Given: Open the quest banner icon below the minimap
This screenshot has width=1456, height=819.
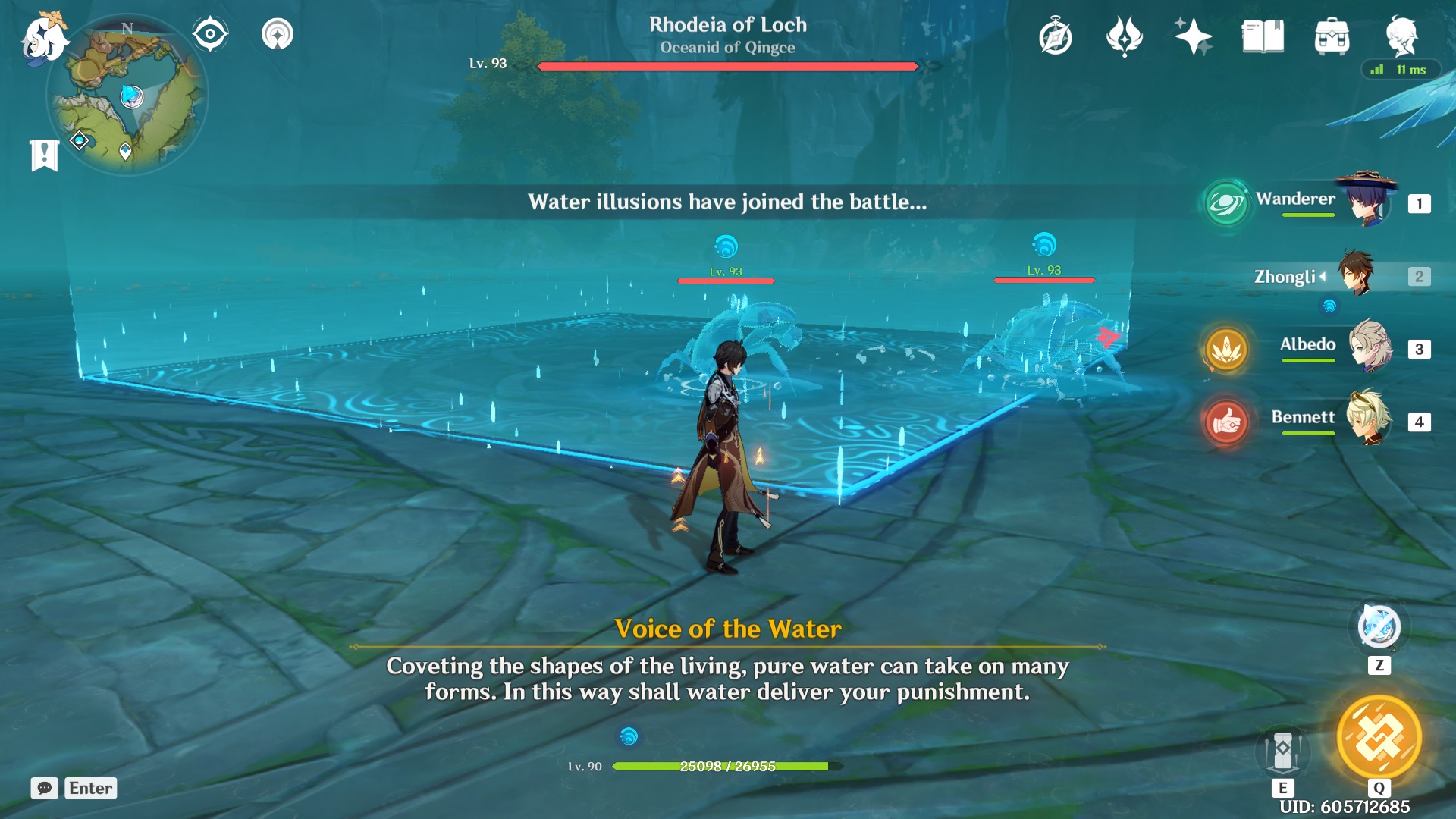Looking at the screenshot, I should [45, 155].
